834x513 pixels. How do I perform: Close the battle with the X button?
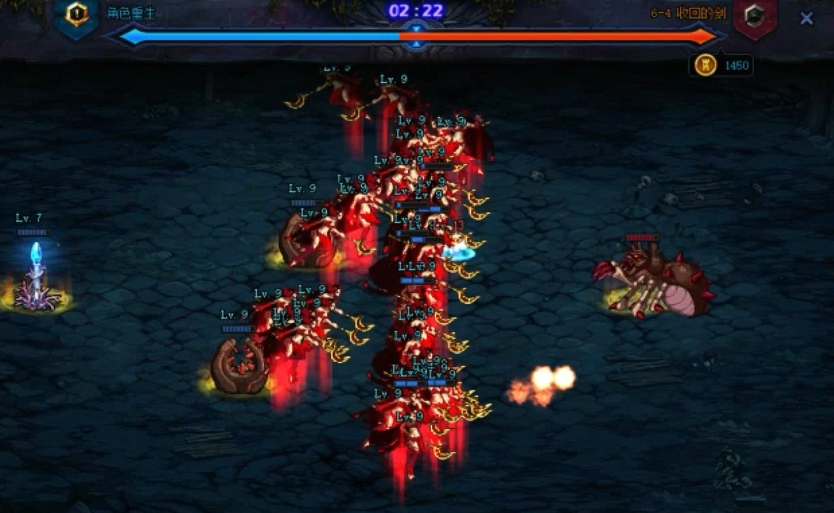click(807, 18)
